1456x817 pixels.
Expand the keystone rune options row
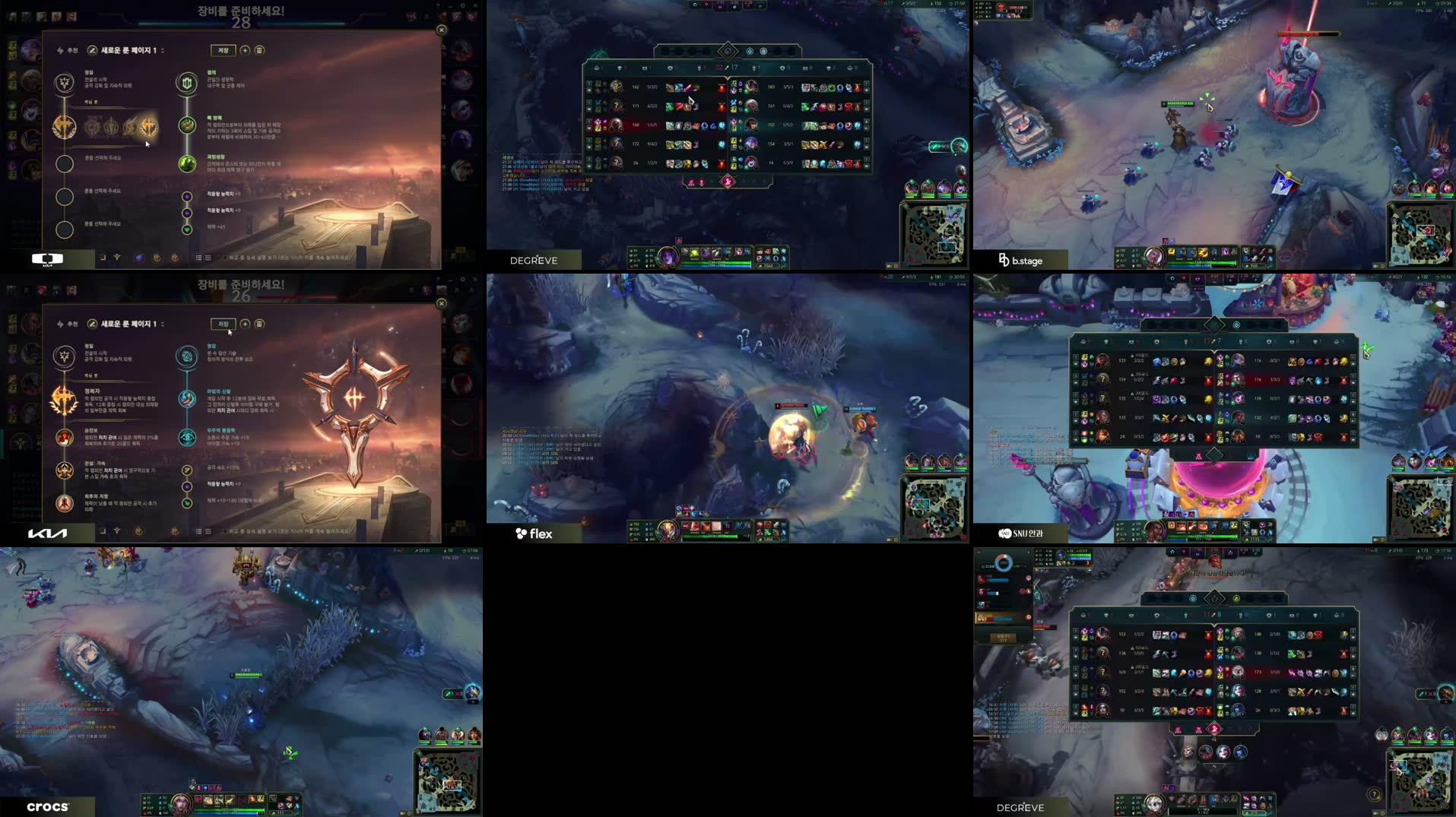(x=63, y=127)
